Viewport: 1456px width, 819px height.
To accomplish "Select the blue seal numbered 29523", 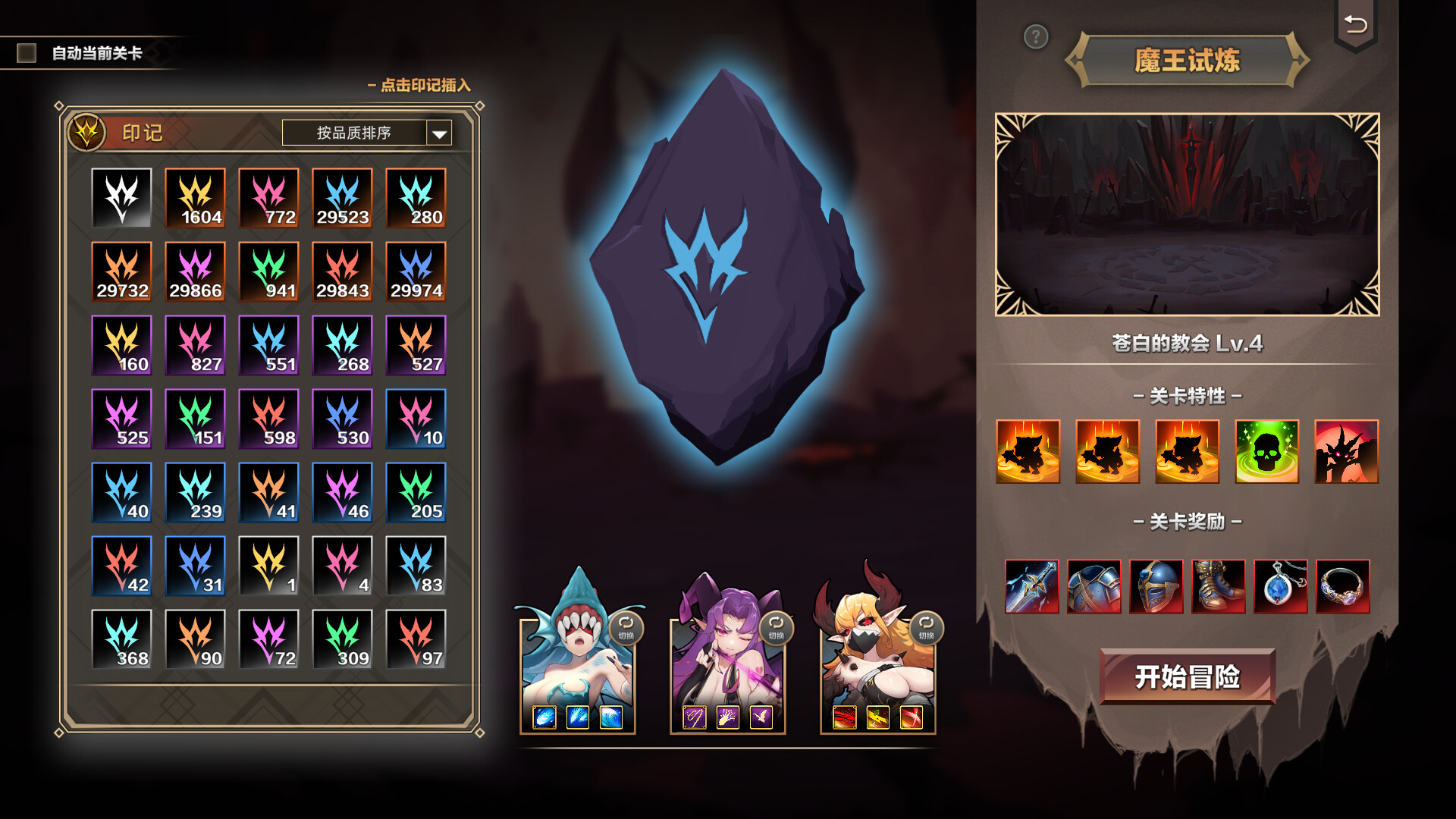I will (342, 199).
